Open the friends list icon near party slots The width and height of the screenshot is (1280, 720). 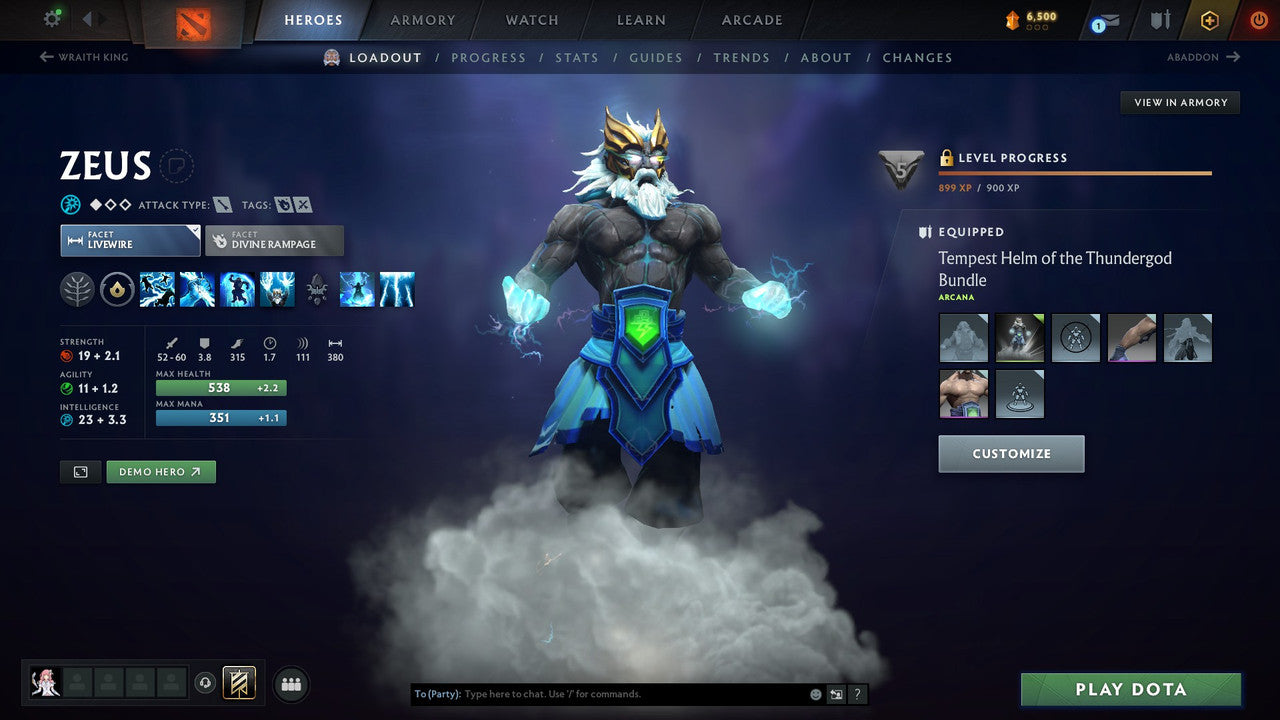click(x=290, y=684)
